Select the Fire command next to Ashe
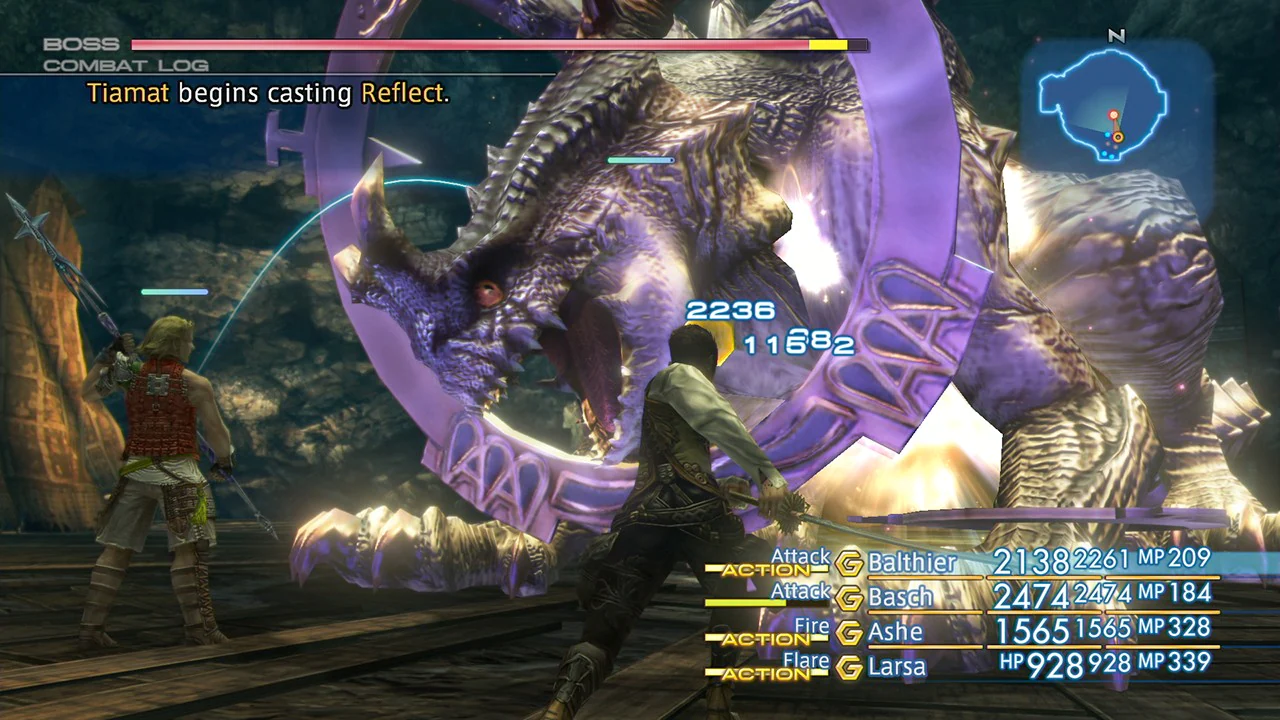1280x720 pixels. click(x=813, y=626)
